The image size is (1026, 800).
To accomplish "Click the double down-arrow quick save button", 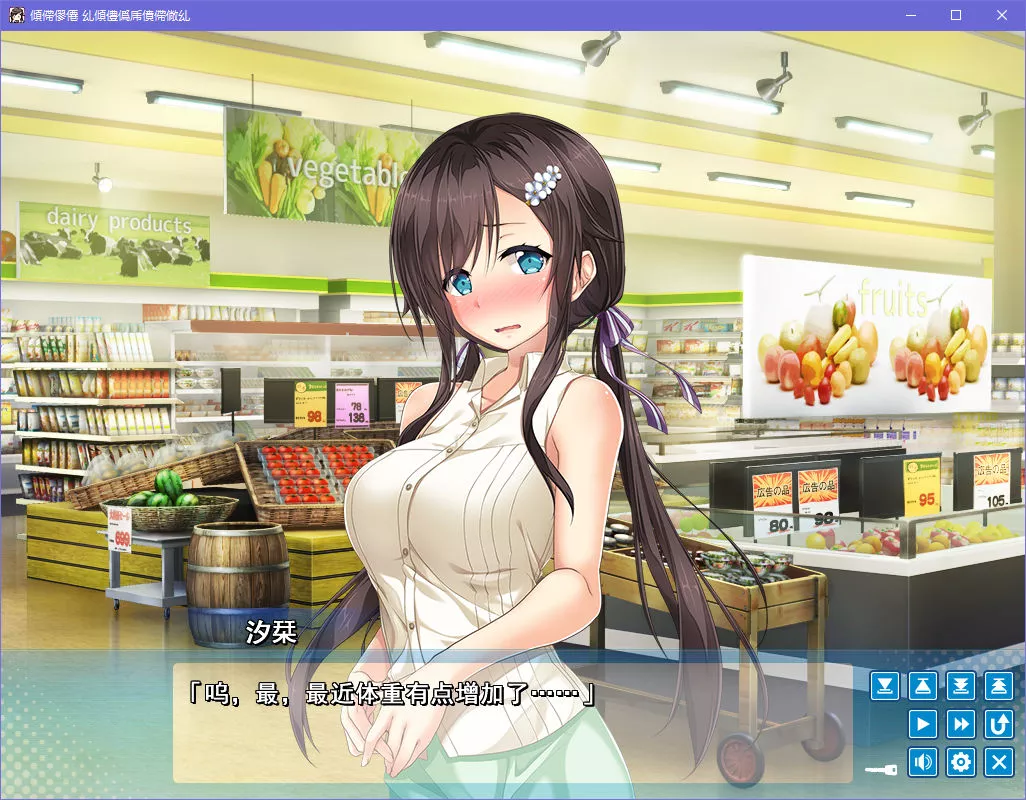I will tap(961, 686).
